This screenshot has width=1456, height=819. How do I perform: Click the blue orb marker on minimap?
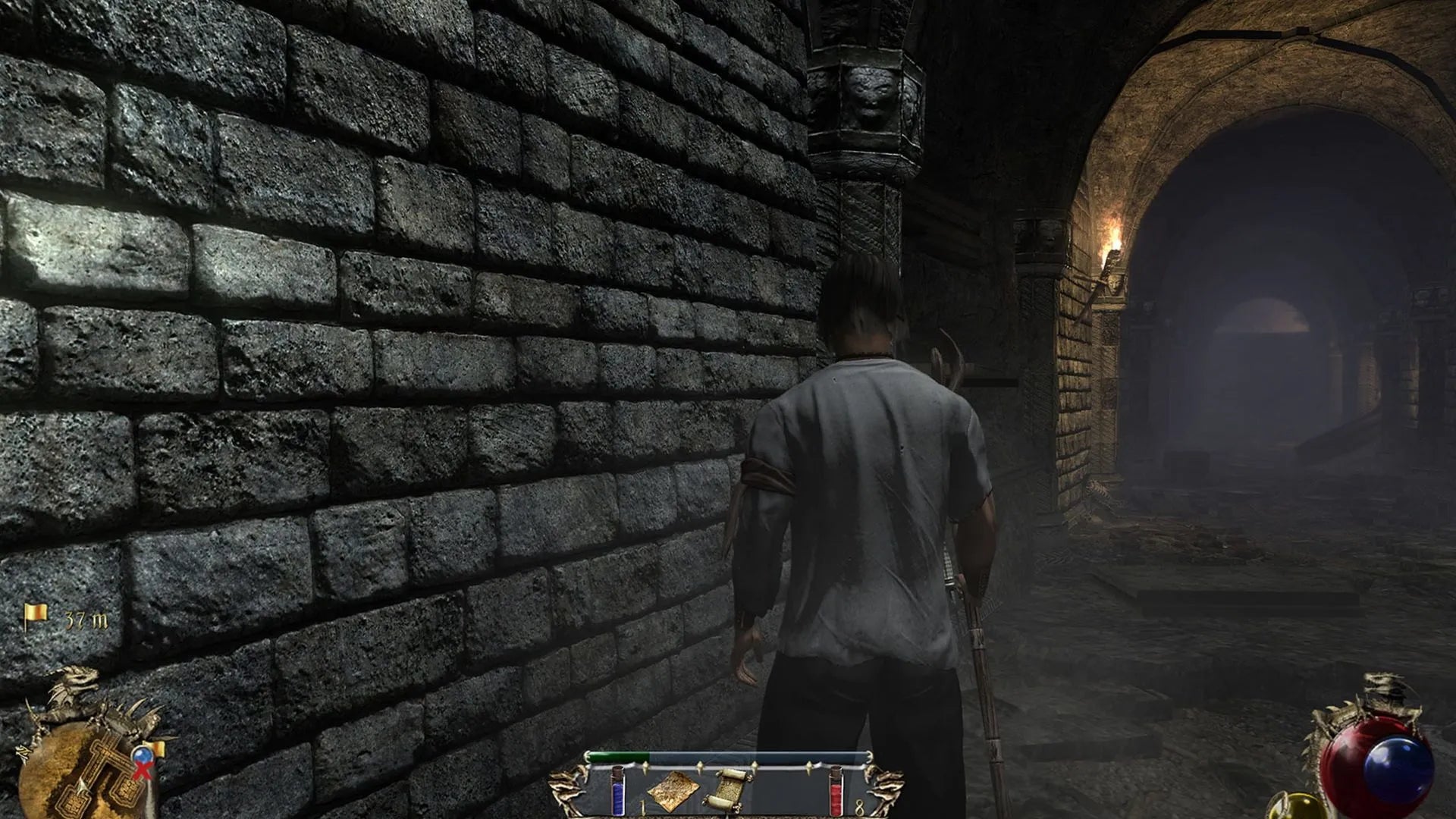[x=141, y=755]
